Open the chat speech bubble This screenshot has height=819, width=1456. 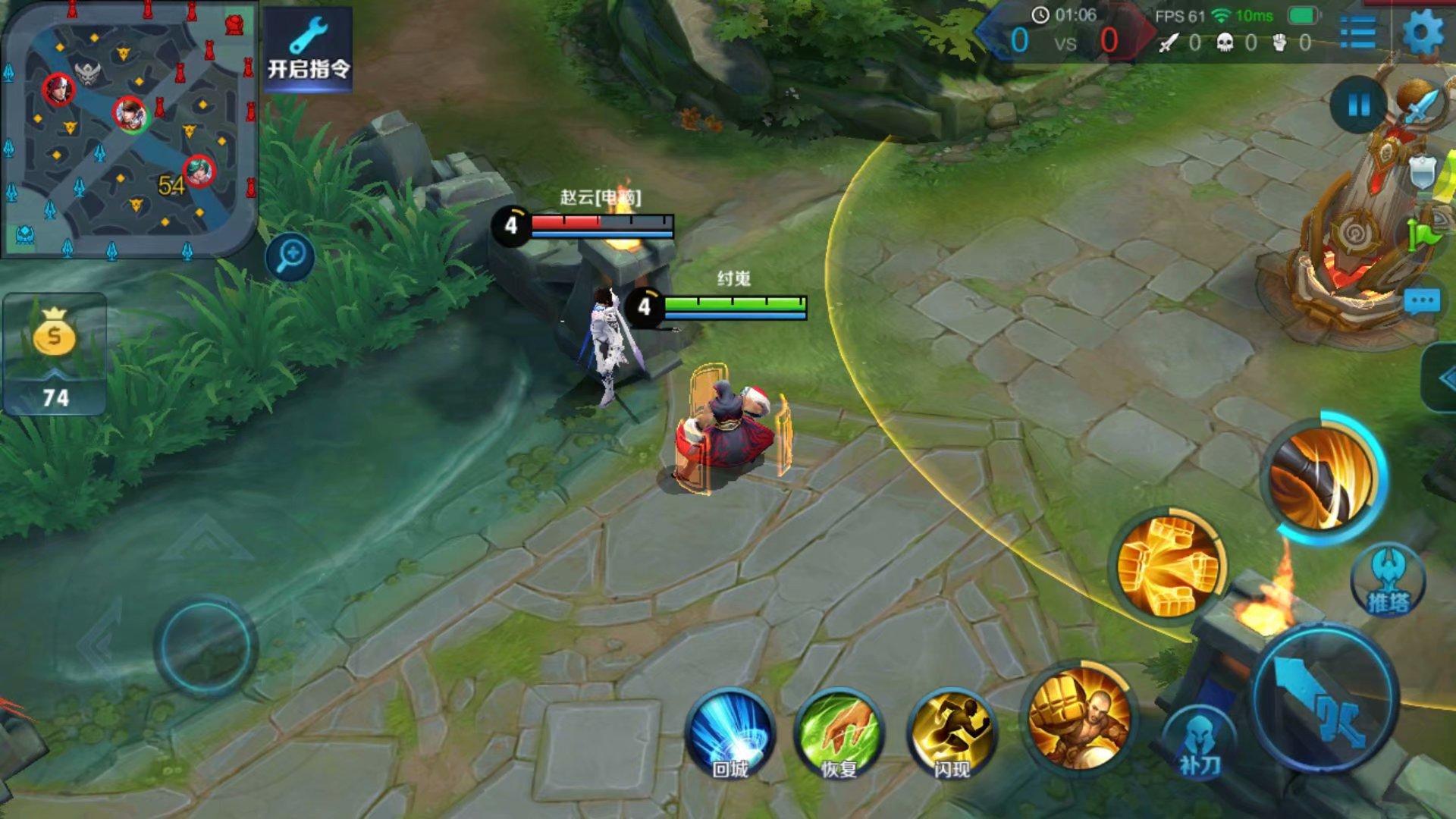1421,301
